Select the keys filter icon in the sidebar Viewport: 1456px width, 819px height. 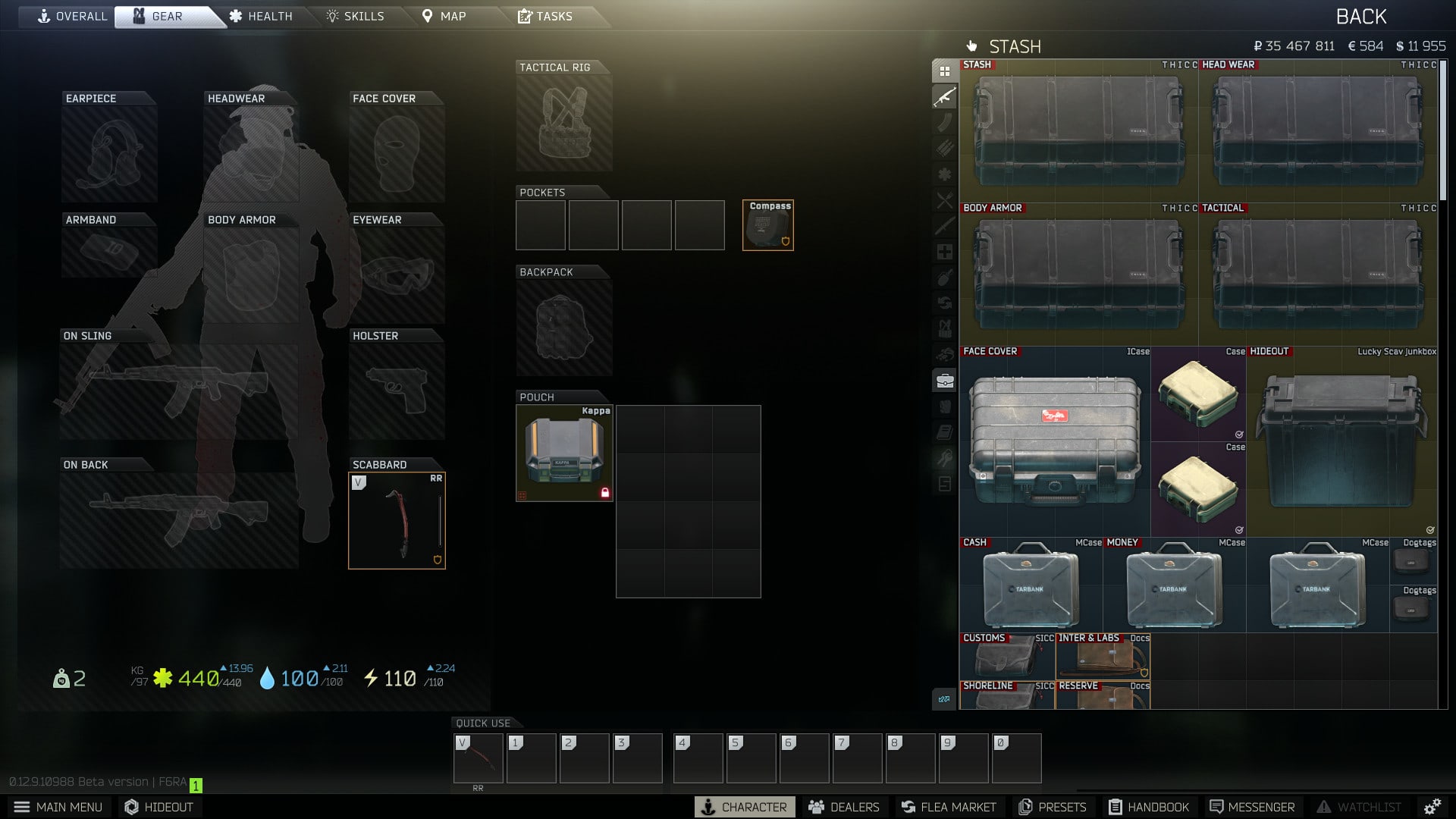945,456
